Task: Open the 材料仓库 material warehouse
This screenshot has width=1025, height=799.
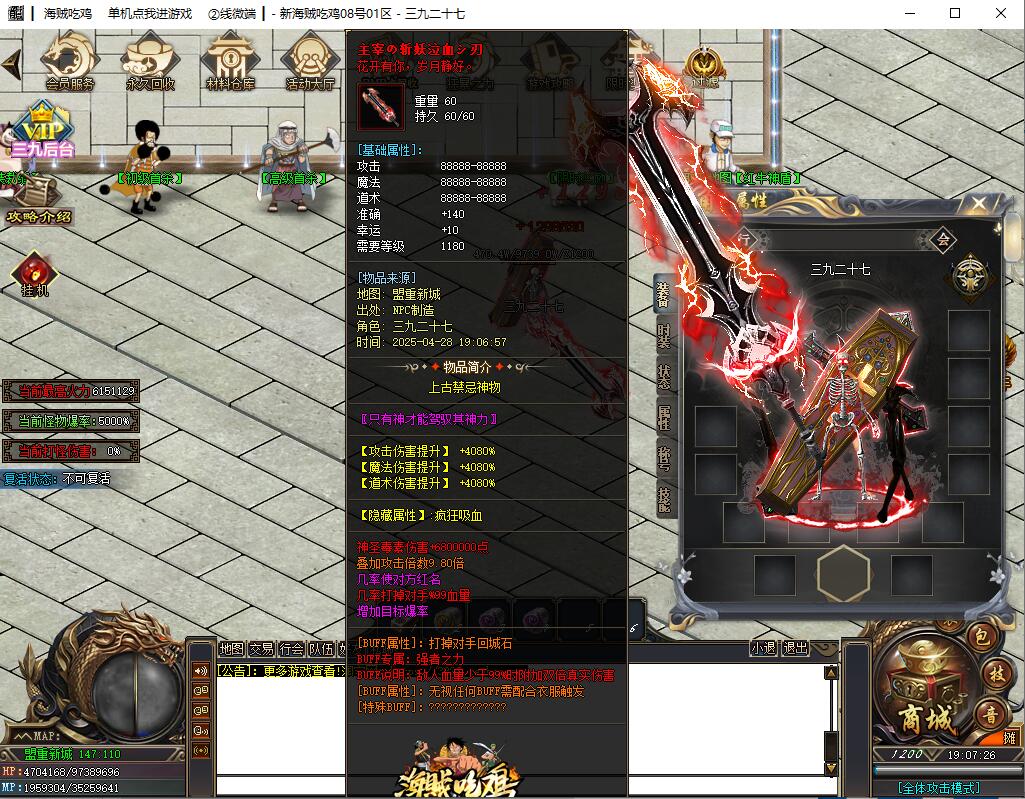Action: tap(230, 62)
